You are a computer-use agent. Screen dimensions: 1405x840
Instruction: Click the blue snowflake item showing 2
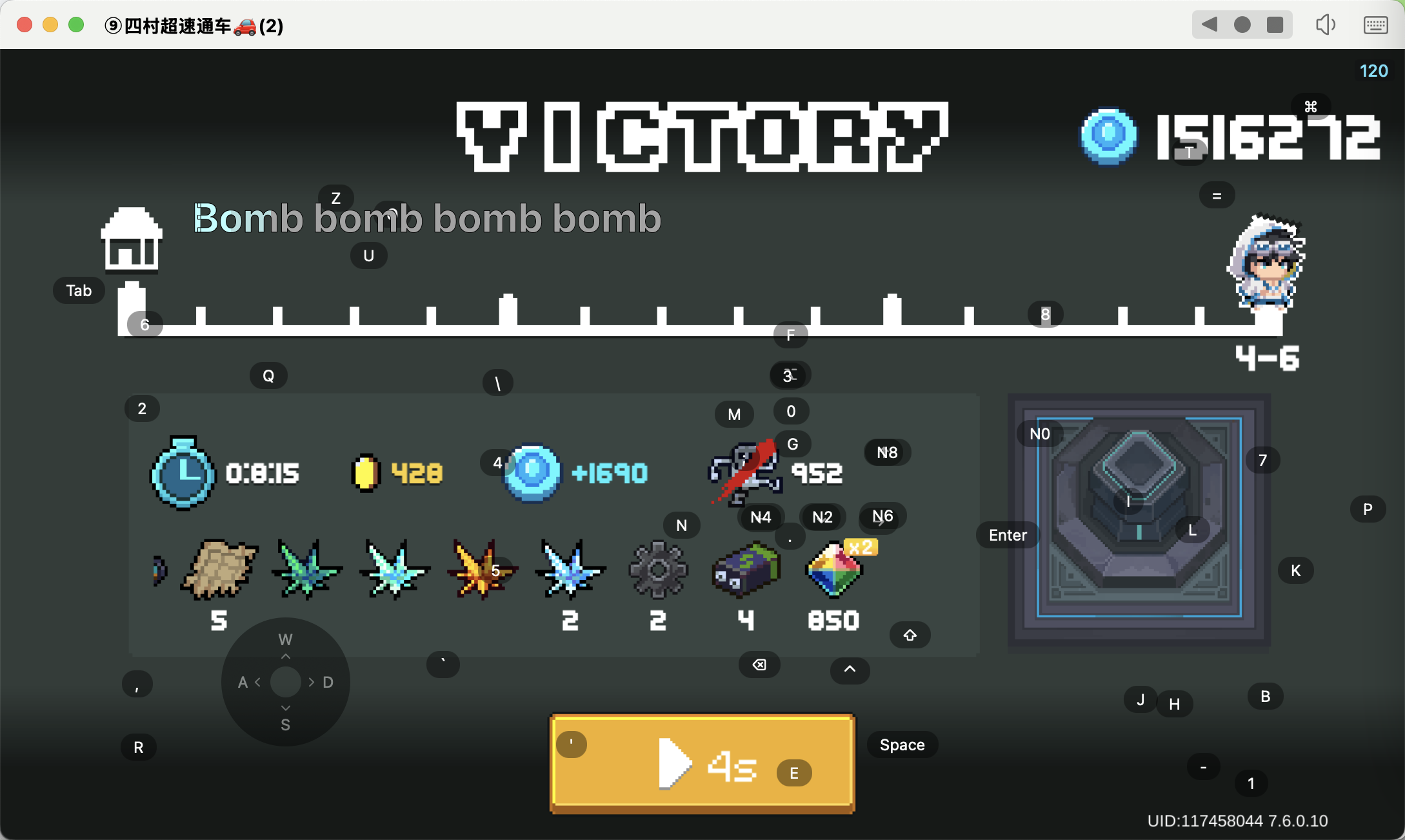pyautogui.click(x=570, y=570)
